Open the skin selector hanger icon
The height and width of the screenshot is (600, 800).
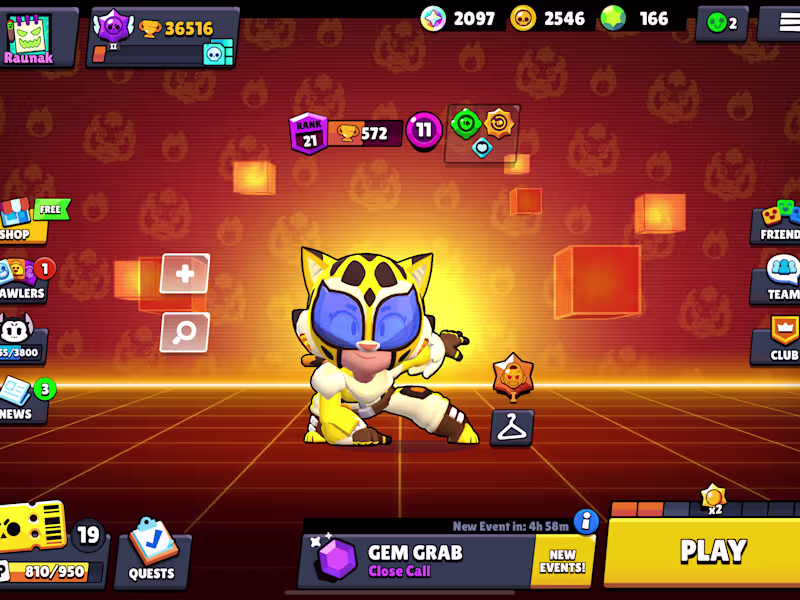point(512,427)
